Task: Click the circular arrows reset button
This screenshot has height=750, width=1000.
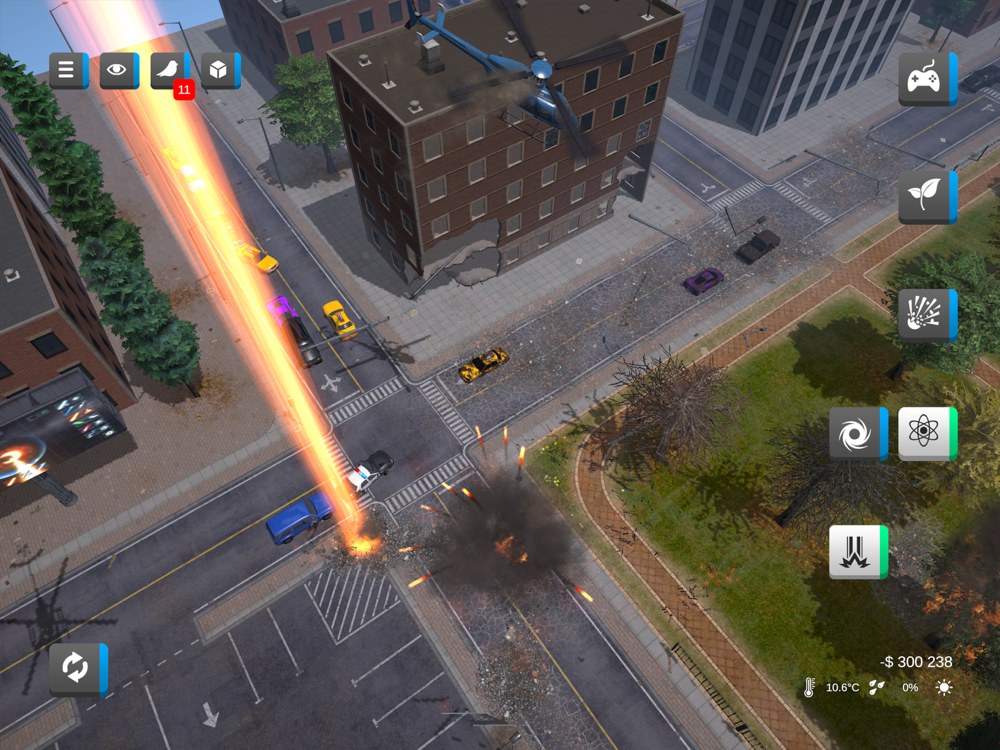Action: pyautogui.click(x=77, y=669)
